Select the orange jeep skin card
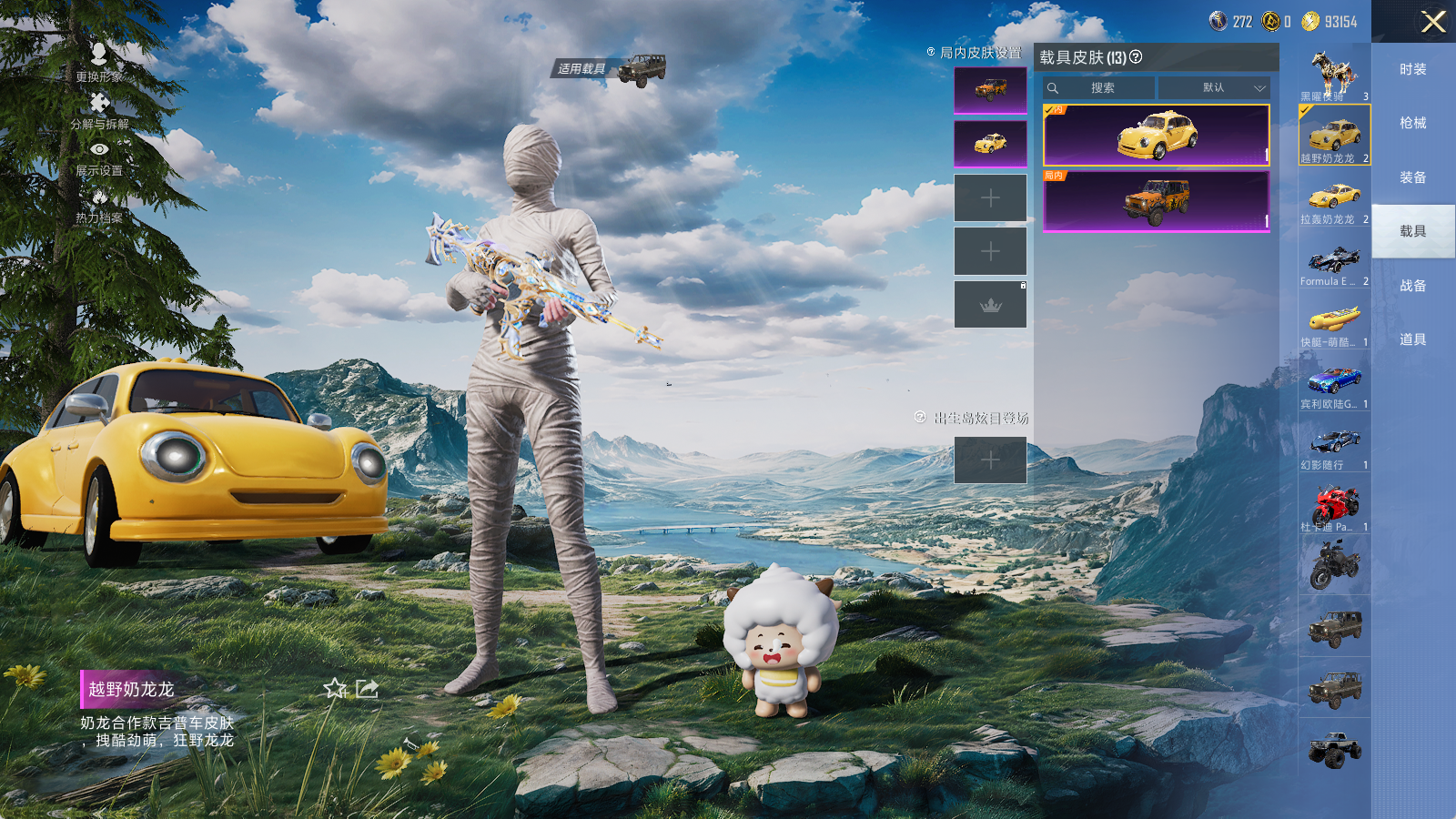The width and height of the screenshot is (1456, 819). (1156, 201)
